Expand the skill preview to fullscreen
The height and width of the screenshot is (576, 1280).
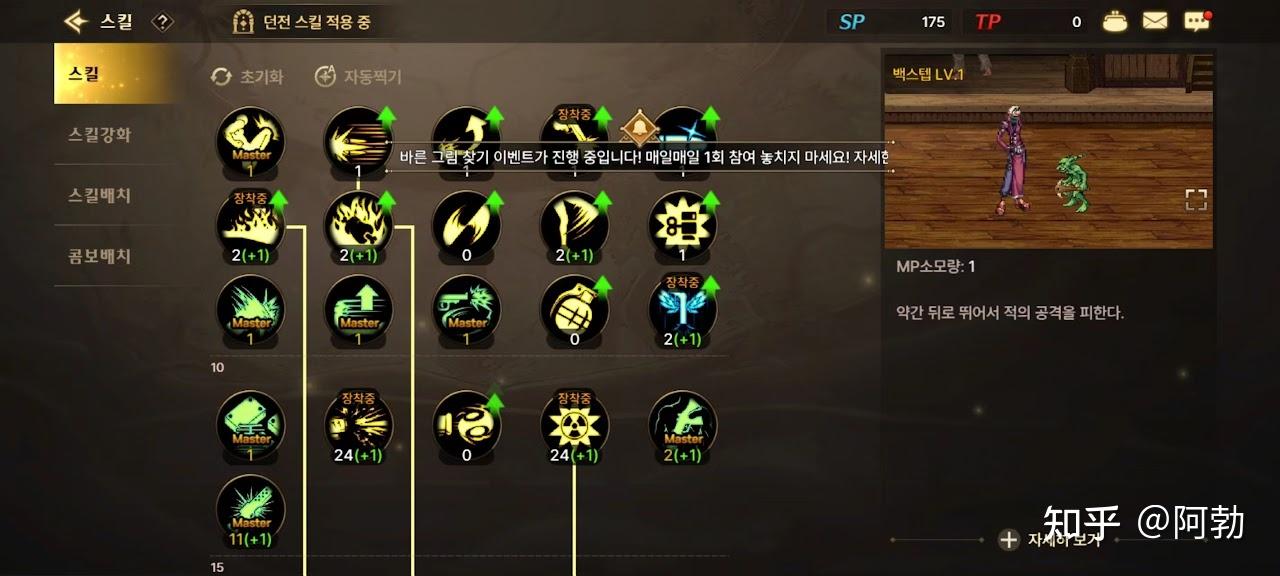pyautogui.click(x=1196, y=200)
